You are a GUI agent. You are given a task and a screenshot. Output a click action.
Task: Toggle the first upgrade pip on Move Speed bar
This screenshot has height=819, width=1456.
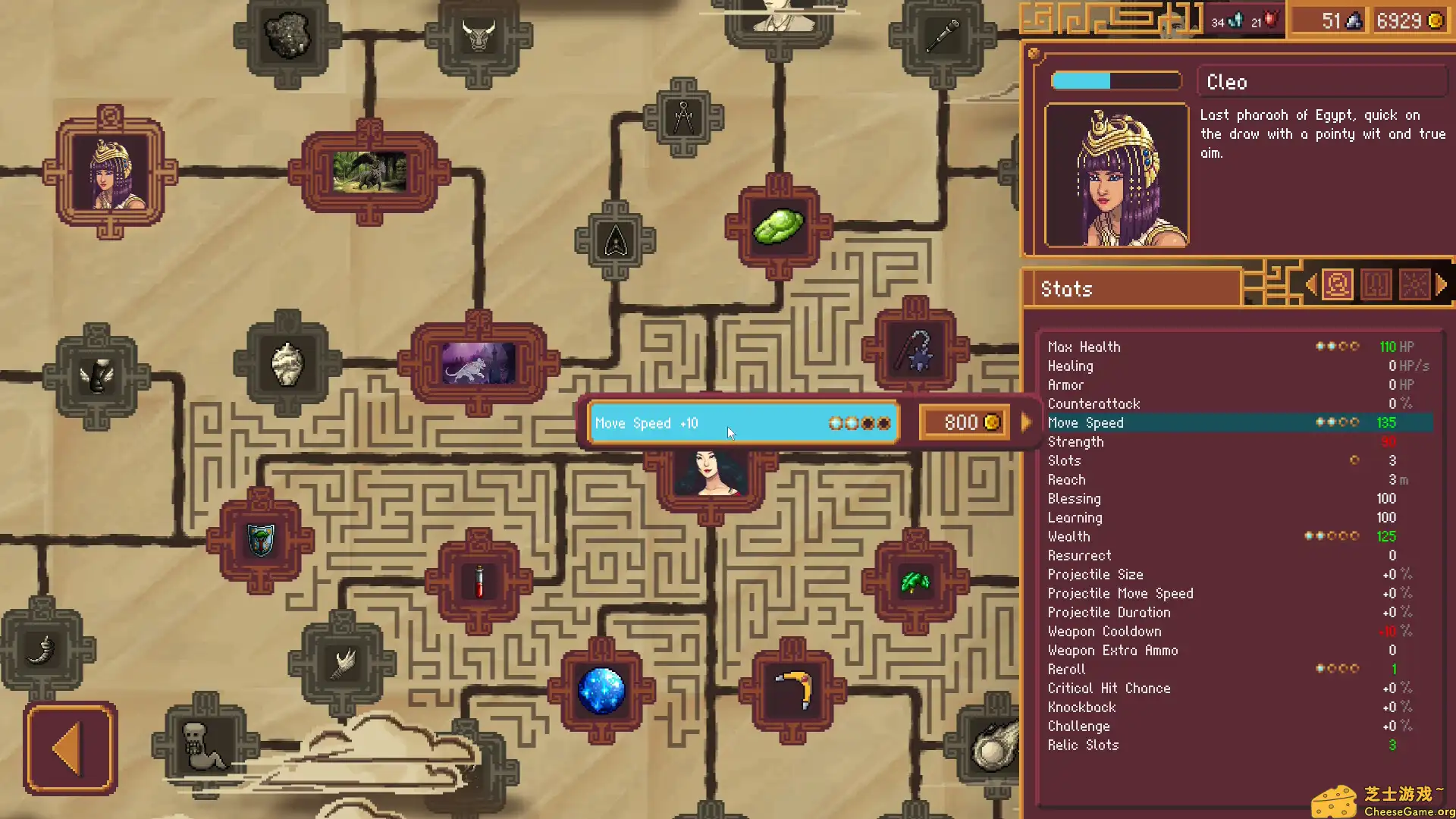coord(836,423)
